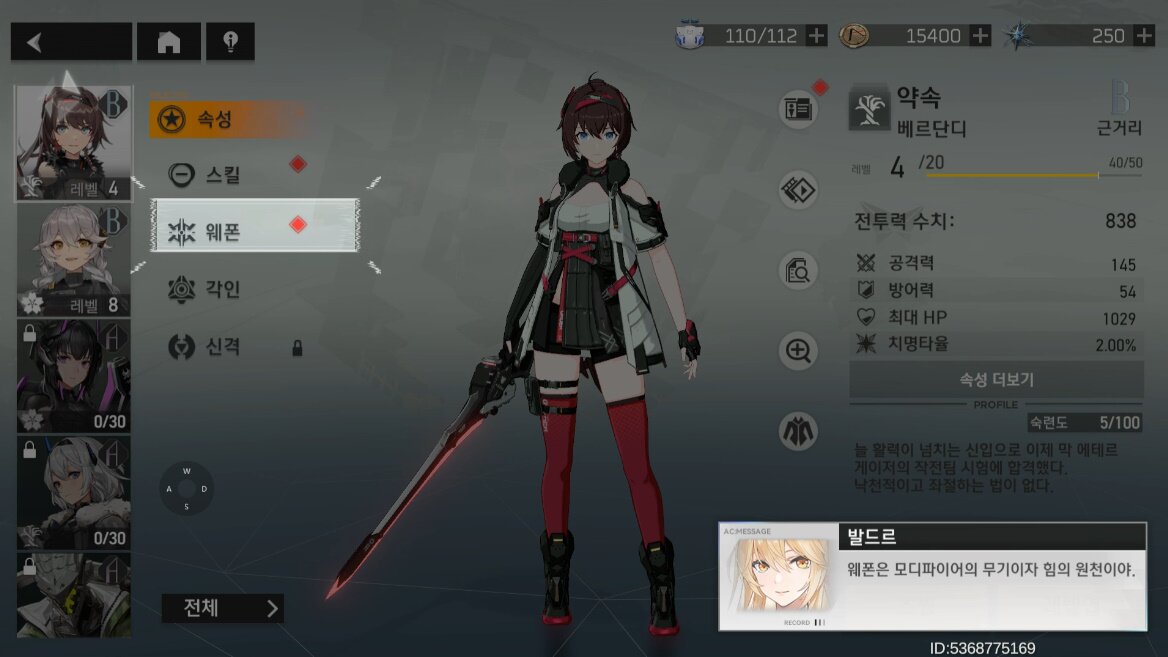This screenshot has width=1168, height=657.
Task: Select the locked purple-haired character portrait
Action: 74,375
